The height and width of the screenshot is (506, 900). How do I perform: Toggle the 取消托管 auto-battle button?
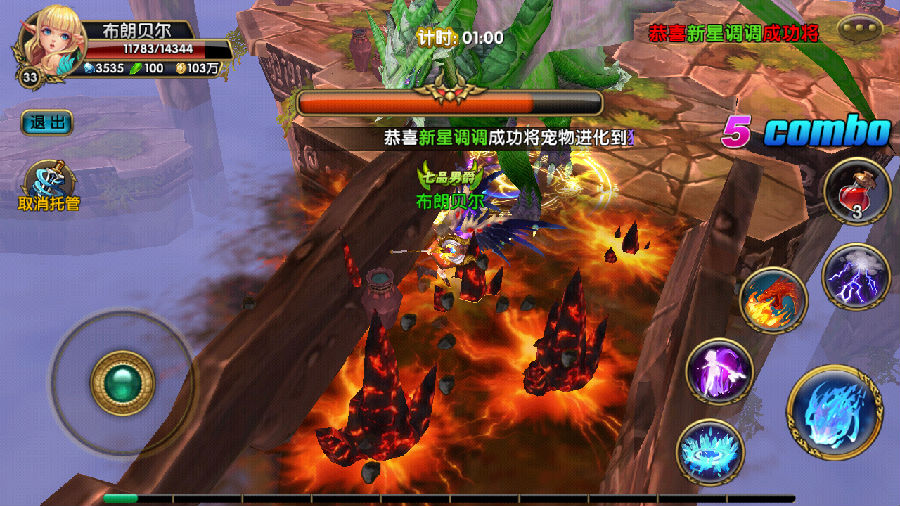[x=48, y=186]
